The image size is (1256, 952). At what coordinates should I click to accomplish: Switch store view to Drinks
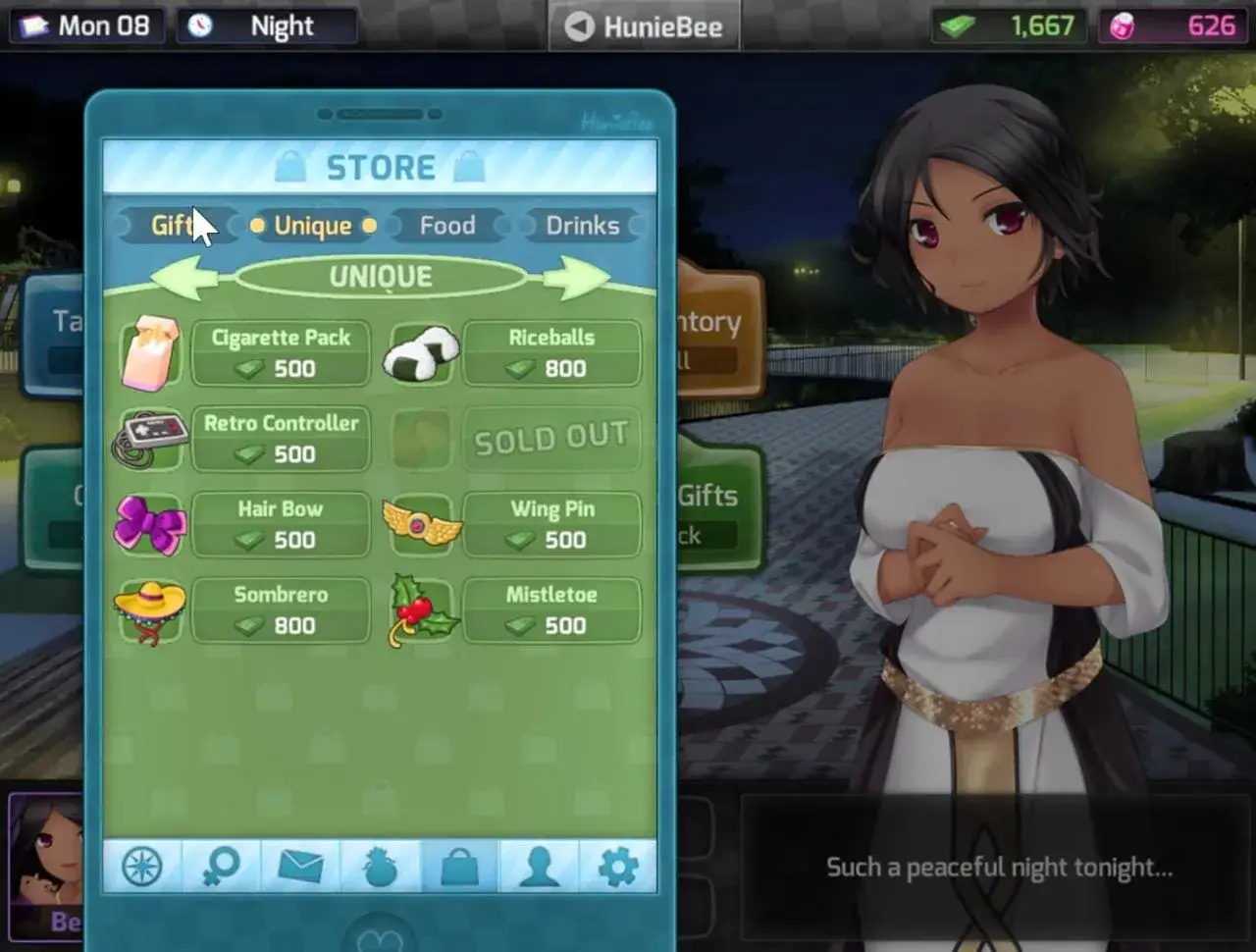580,226
